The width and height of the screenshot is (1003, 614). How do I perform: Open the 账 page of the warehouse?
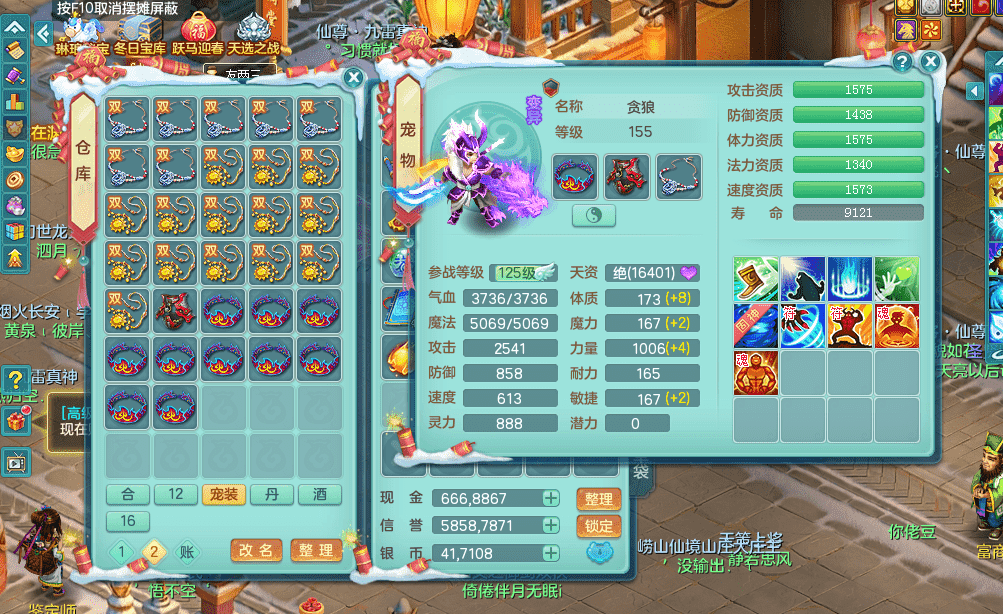pyautogui.click(x=186, y=552)
